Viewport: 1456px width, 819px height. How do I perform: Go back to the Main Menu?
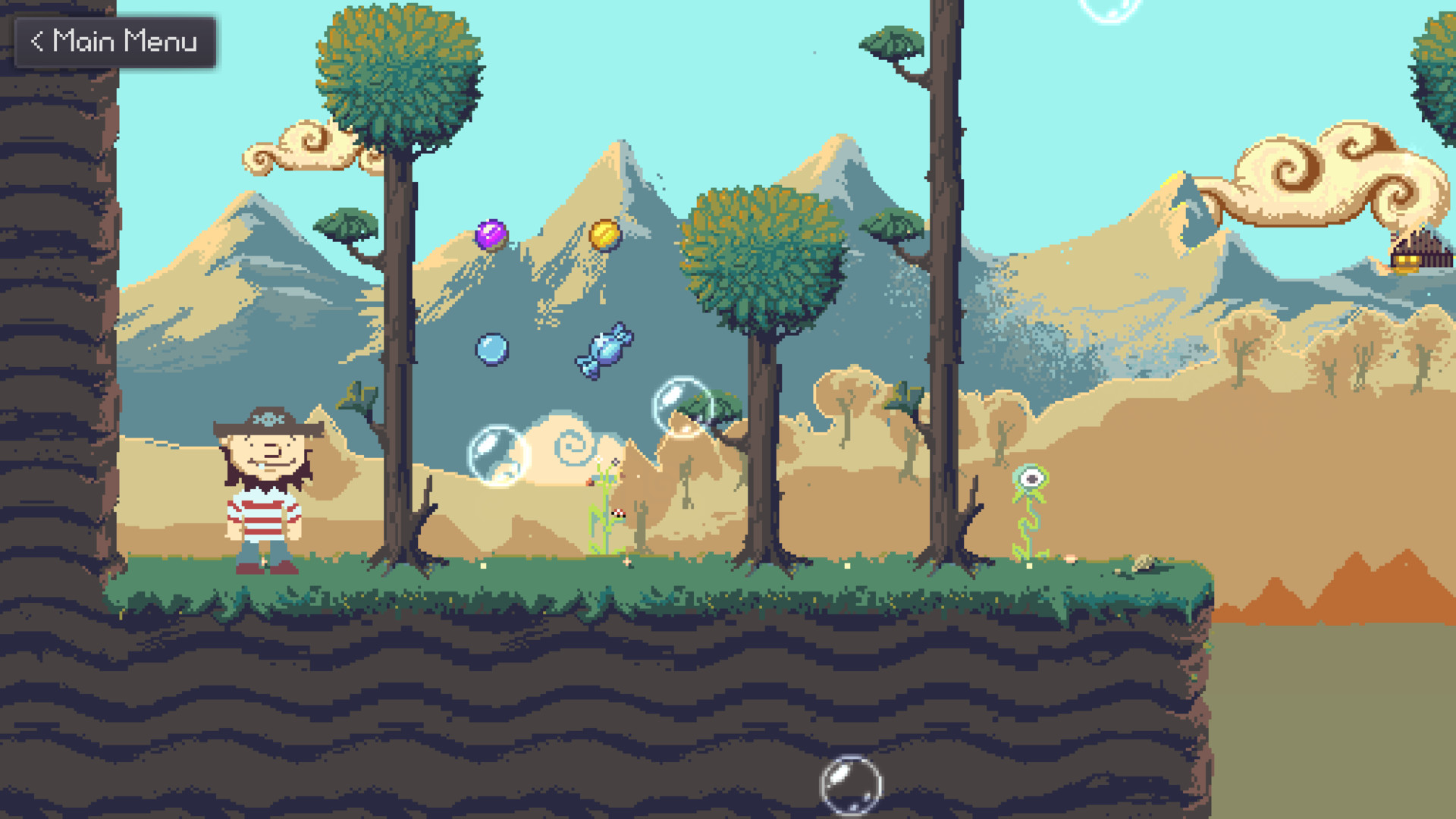(115, 42)
